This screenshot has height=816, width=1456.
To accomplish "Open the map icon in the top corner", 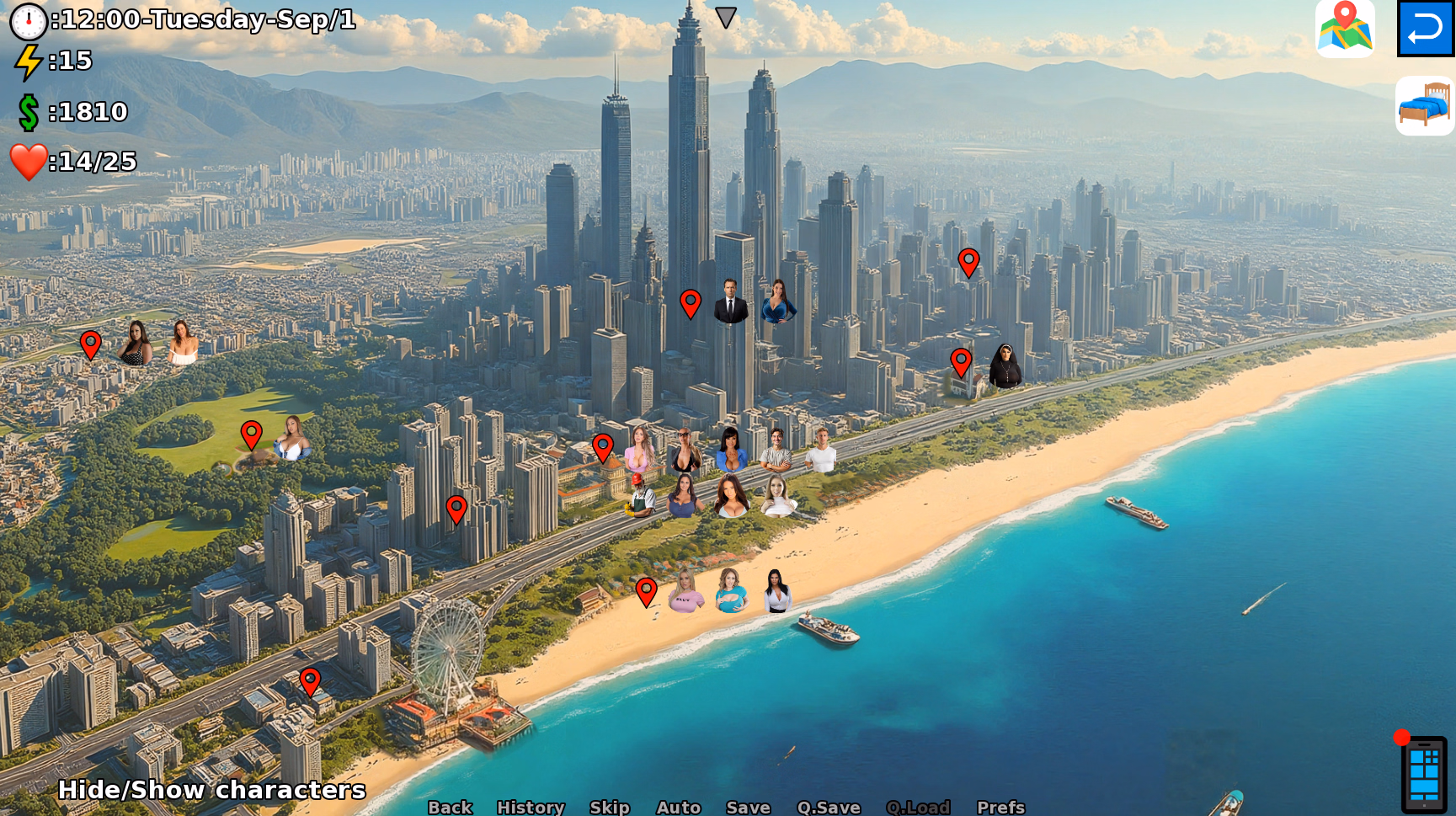I will 1345,28.
